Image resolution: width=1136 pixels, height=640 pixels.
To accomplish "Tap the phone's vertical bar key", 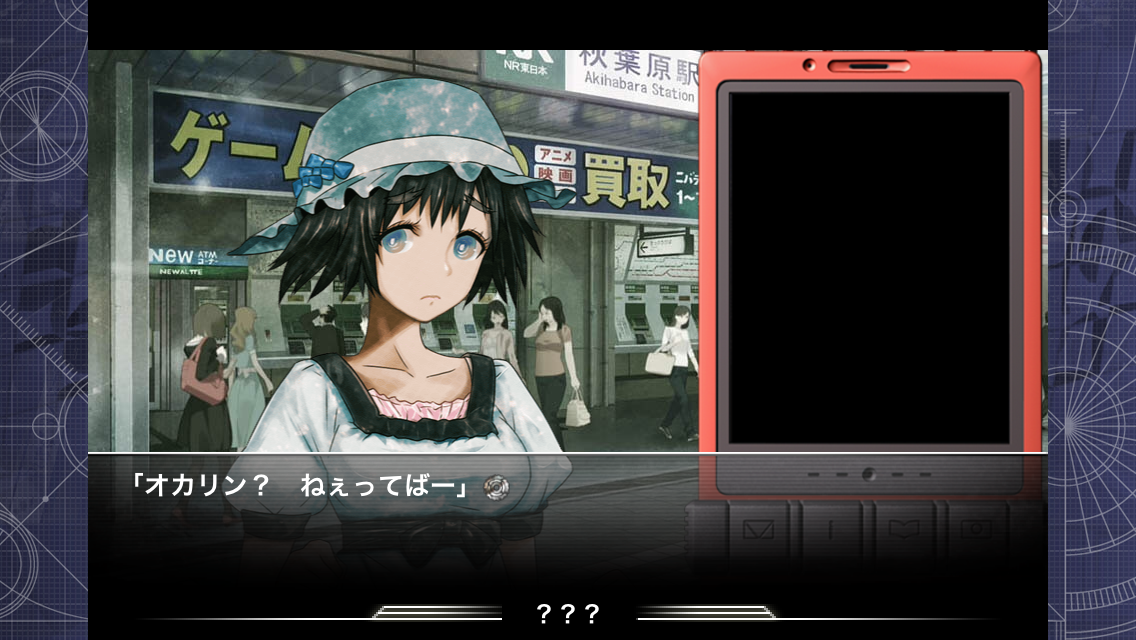I will pyautogui.click(x=831, y=530).
